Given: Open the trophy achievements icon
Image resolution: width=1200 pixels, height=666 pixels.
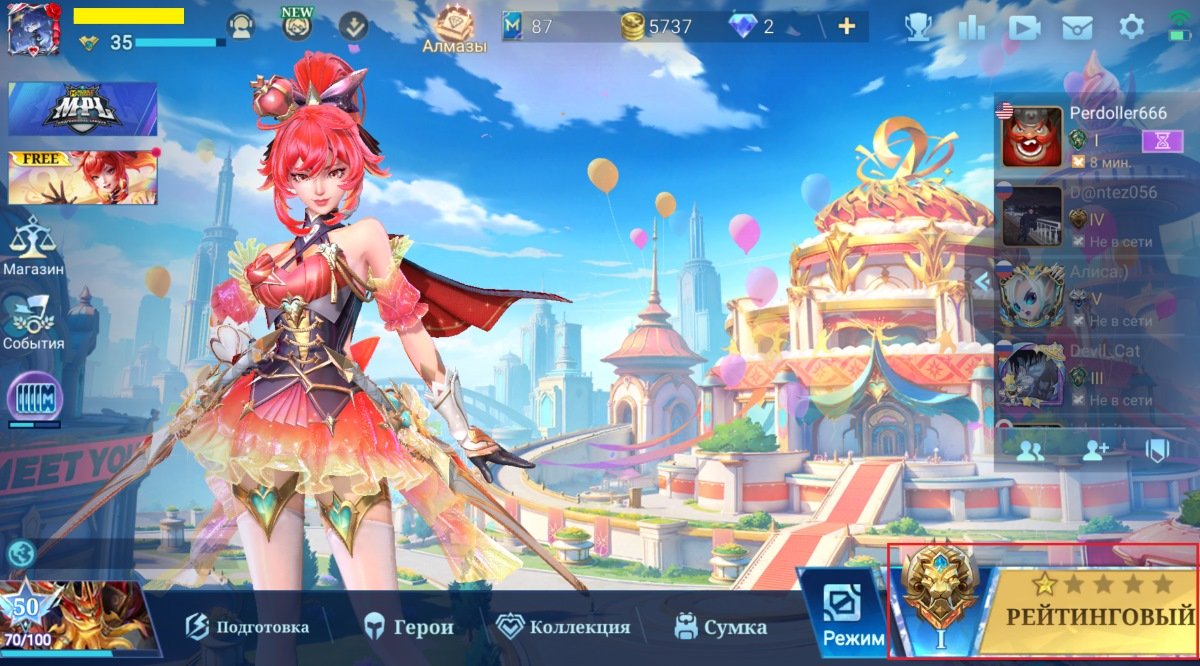Looking at the screenshot, I should (918, 27).
